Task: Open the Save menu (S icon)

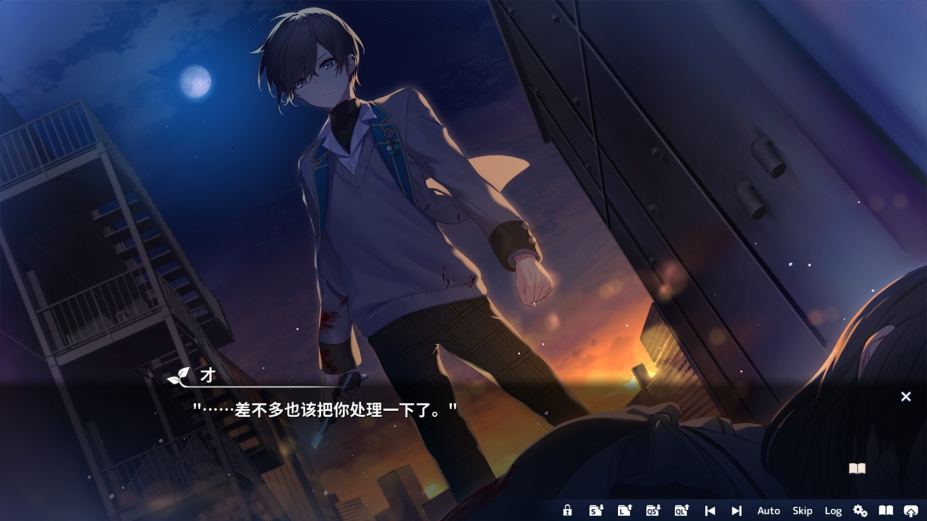Action: (596, 511)
